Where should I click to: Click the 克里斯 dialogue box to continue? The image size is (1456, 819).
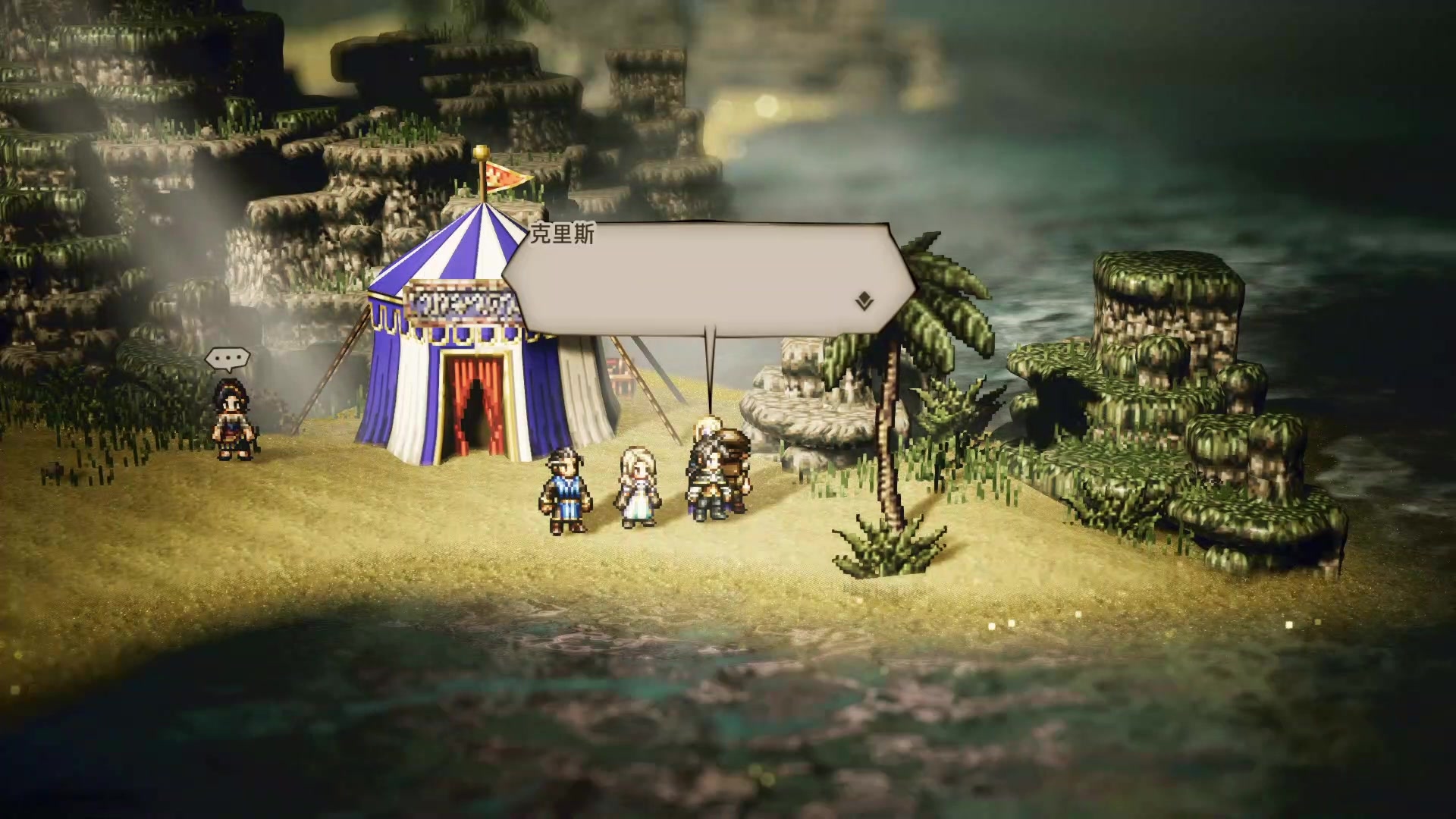pos(705,278)
